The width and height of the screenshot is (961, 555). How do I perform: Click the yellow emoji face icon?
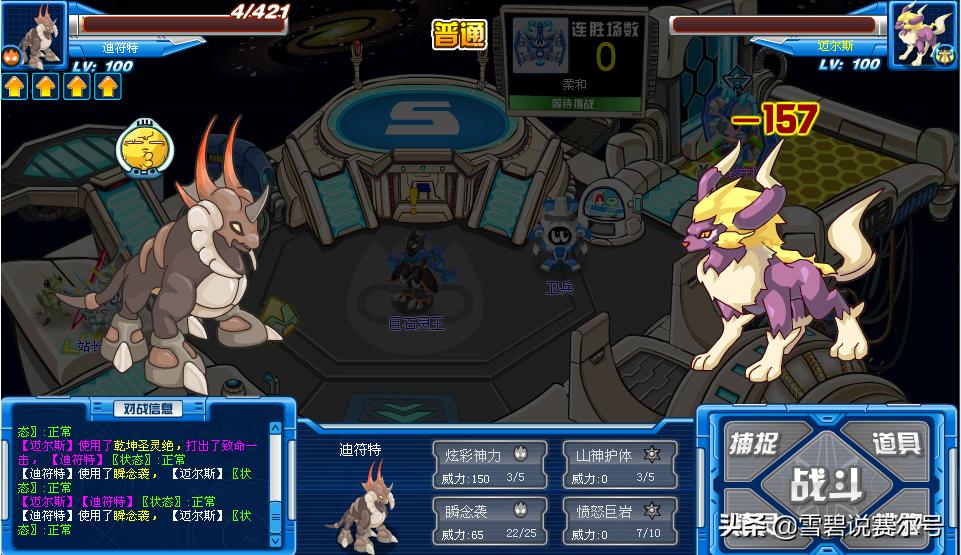click(x=139, y=150)
